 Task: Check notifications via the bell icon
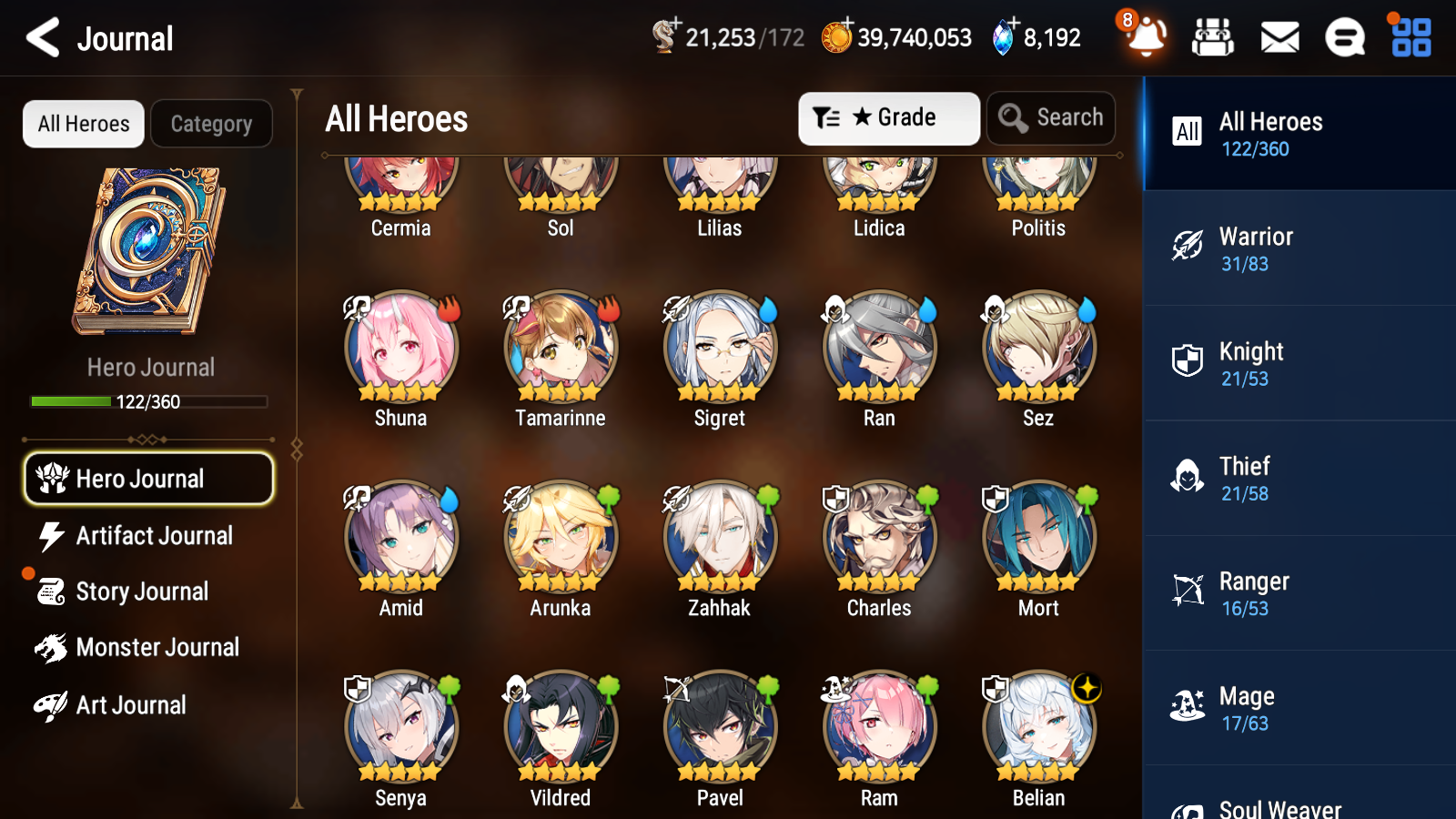coord(1146,39)
